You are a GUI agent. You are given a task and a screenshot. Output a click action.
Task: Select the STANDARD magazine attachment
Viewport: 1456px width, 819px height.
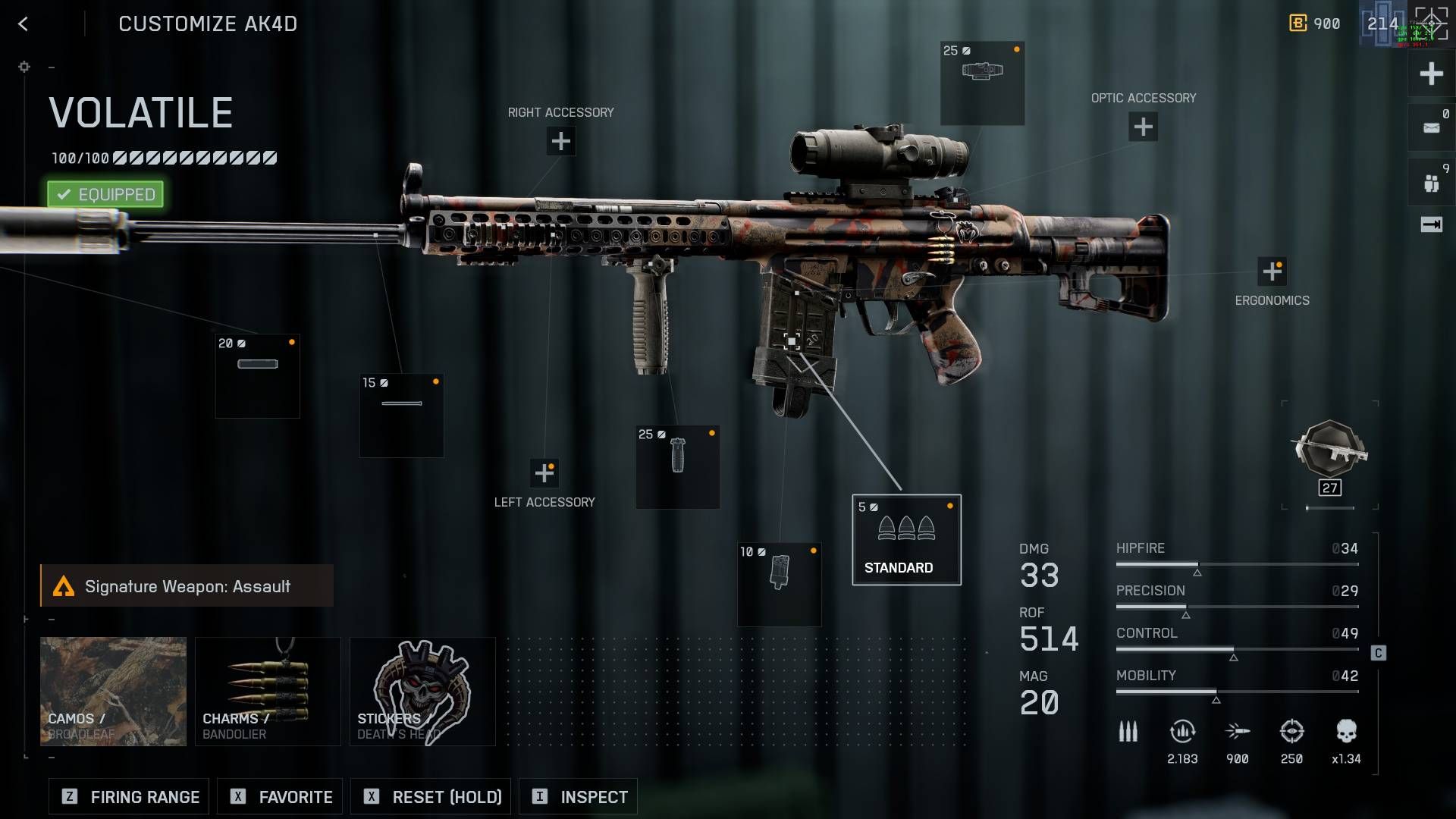pos(906,540)
